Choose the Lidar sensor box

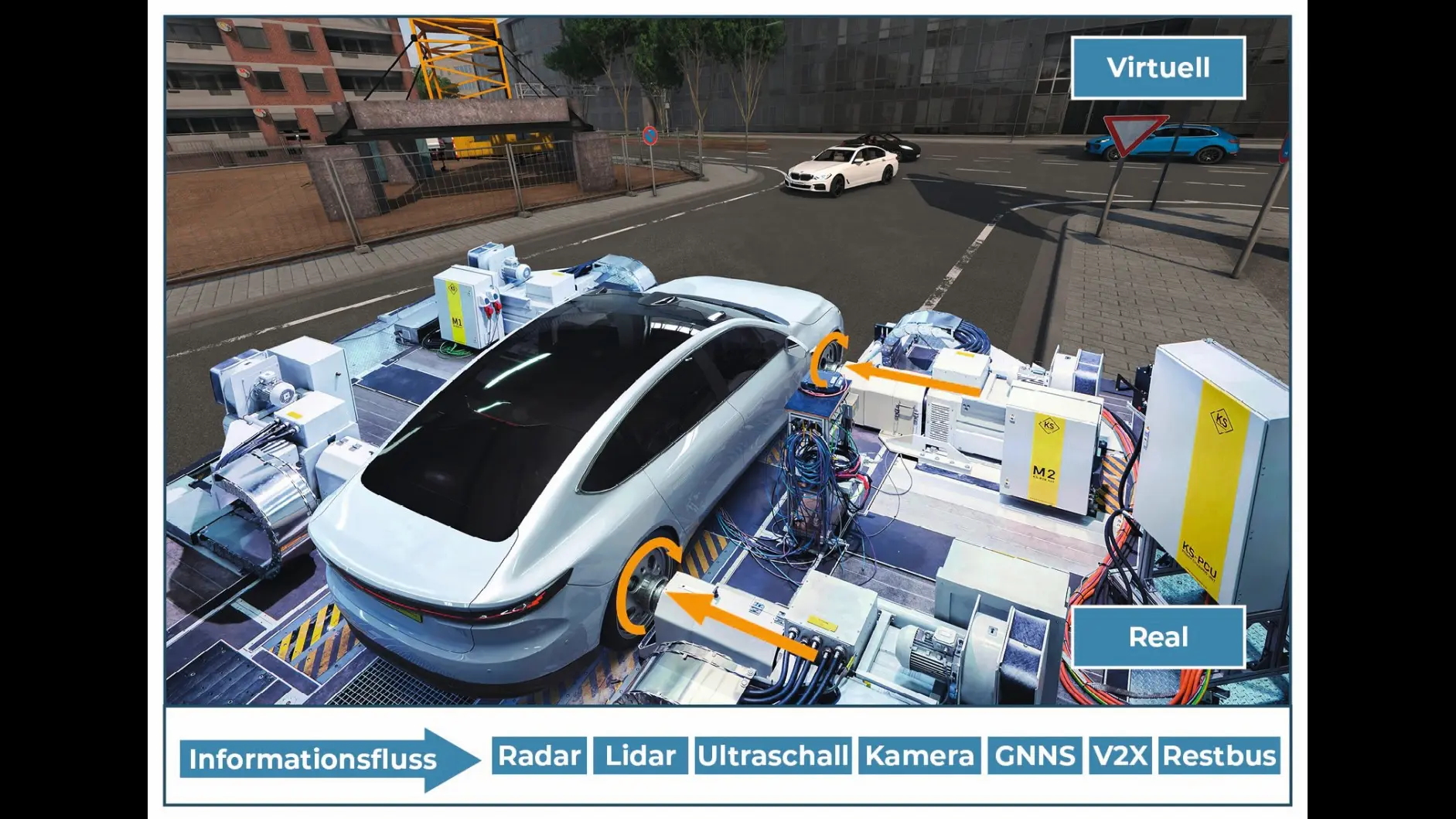tap(640, 756)
